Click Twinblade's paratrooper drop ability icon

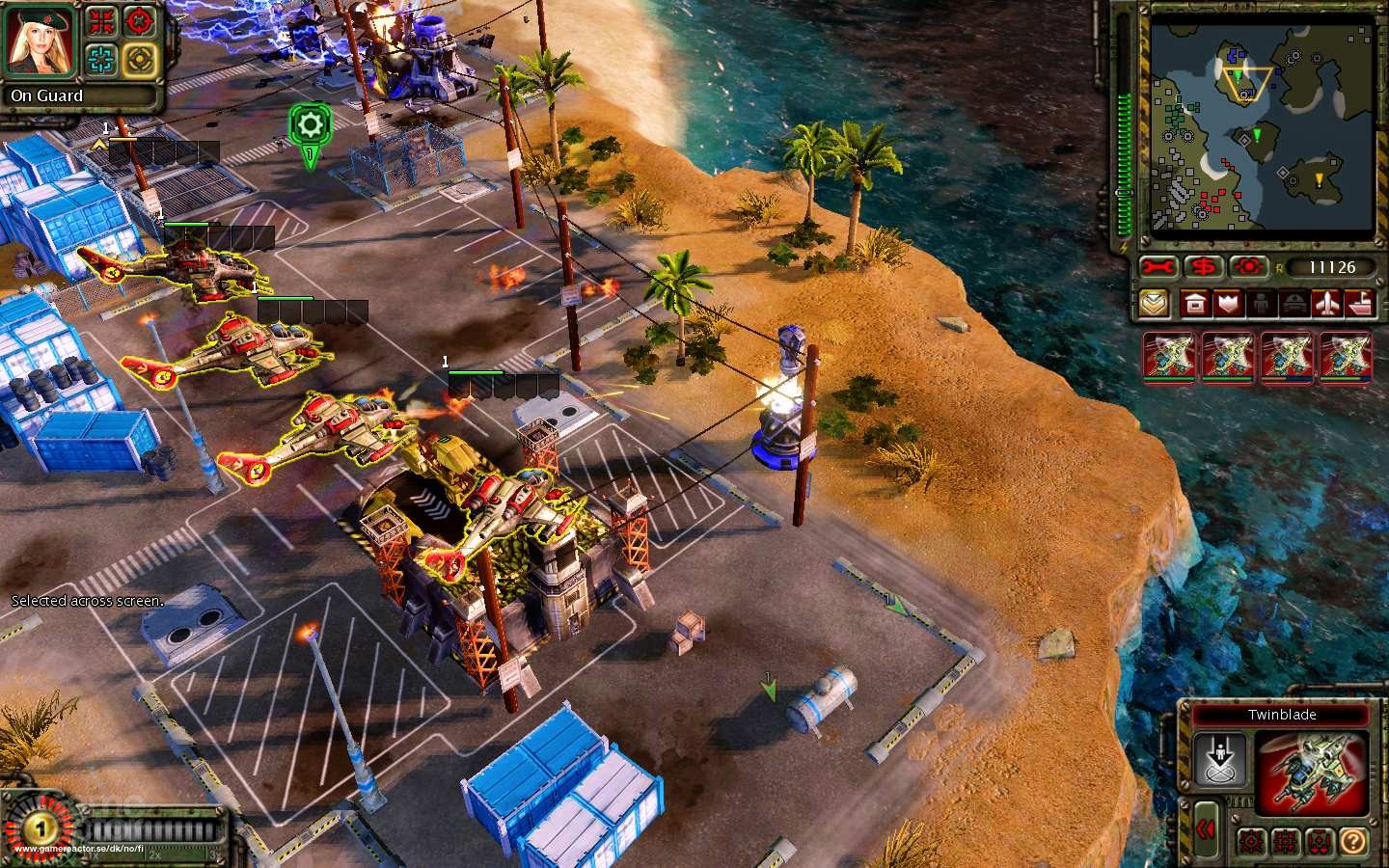[x=1221, y=759]
